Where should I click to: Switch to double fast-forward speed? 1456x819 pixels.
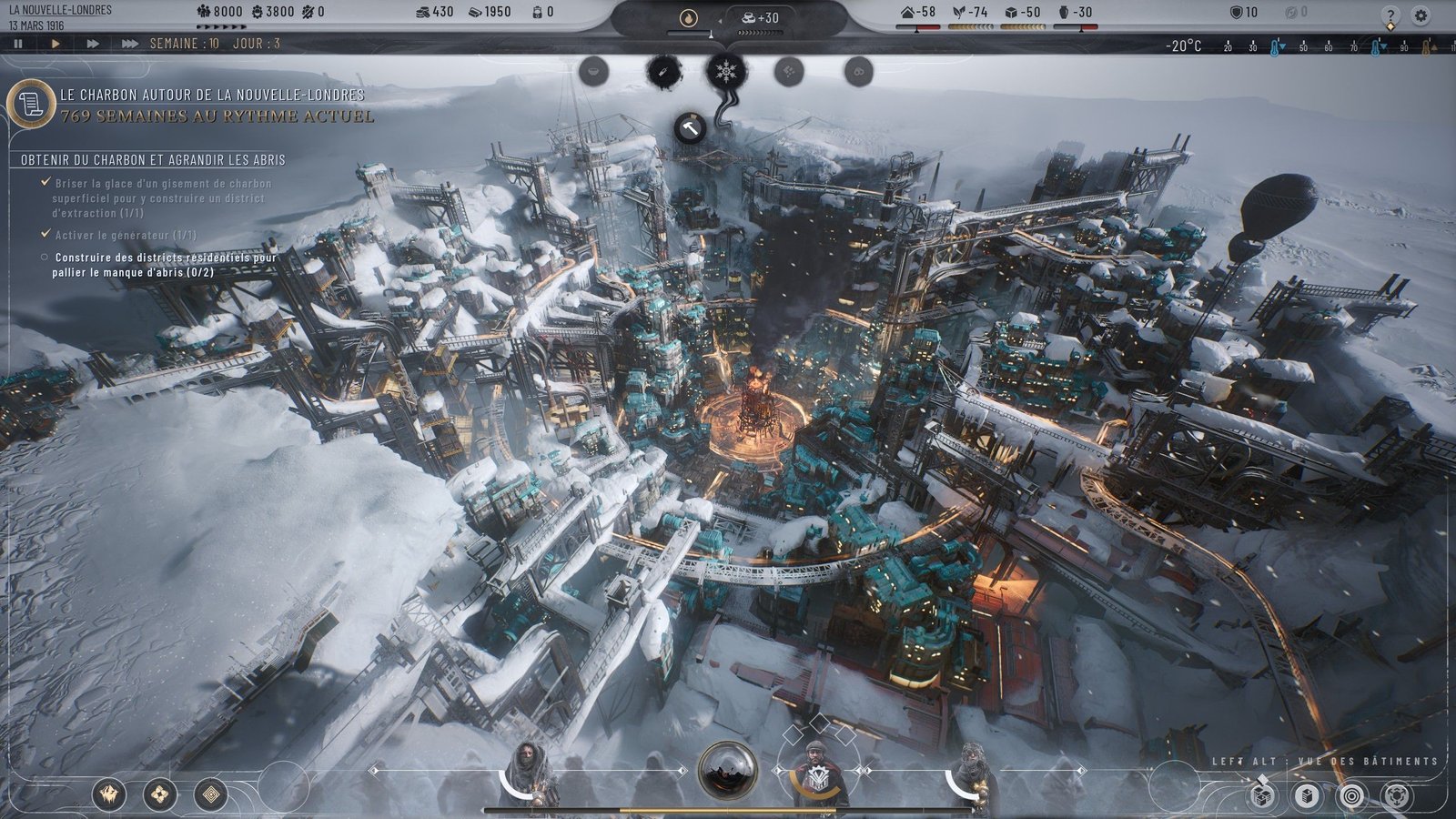[93, 44]
